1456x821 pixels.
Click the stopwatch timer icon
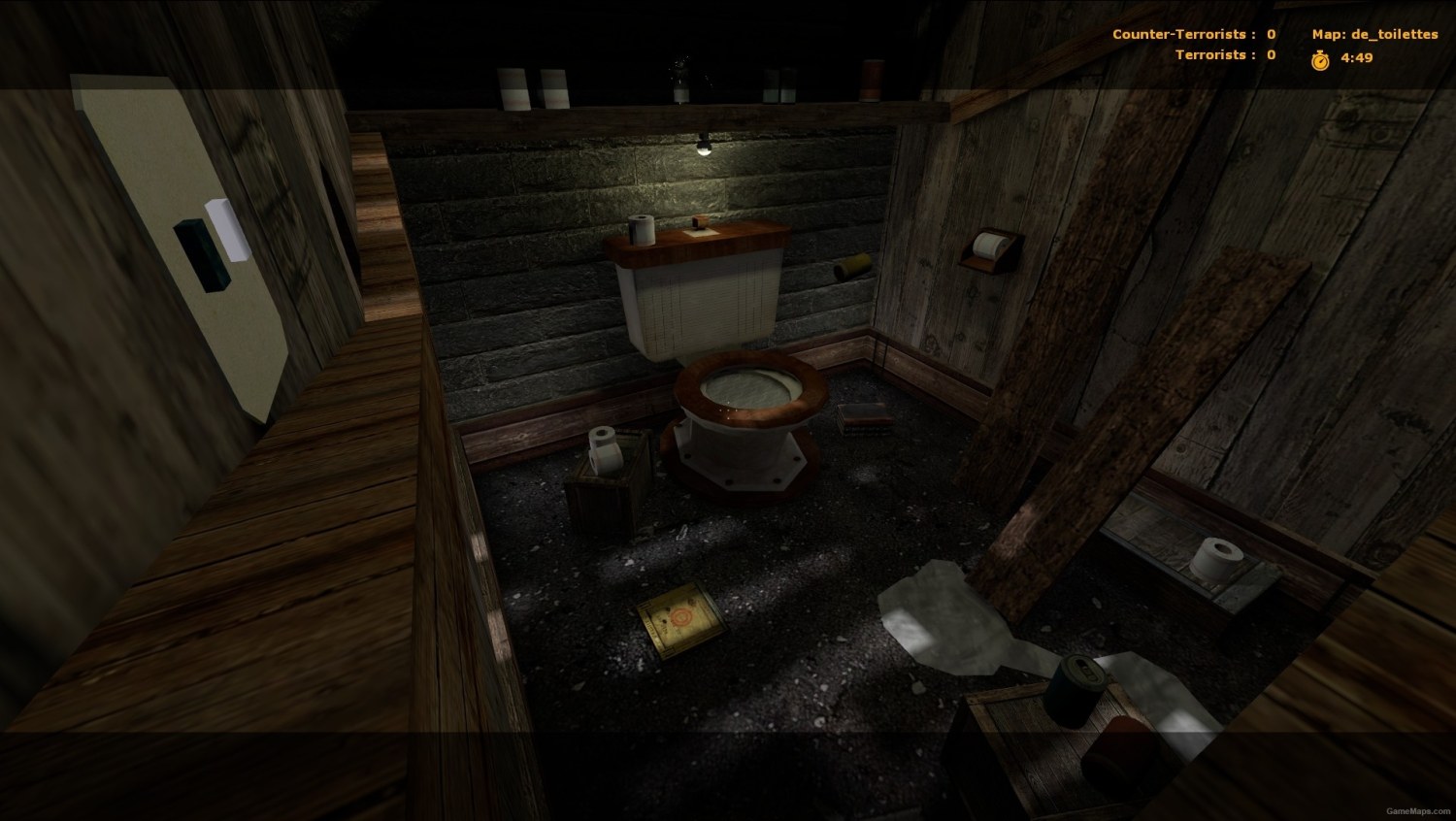tap(1320, 57)
